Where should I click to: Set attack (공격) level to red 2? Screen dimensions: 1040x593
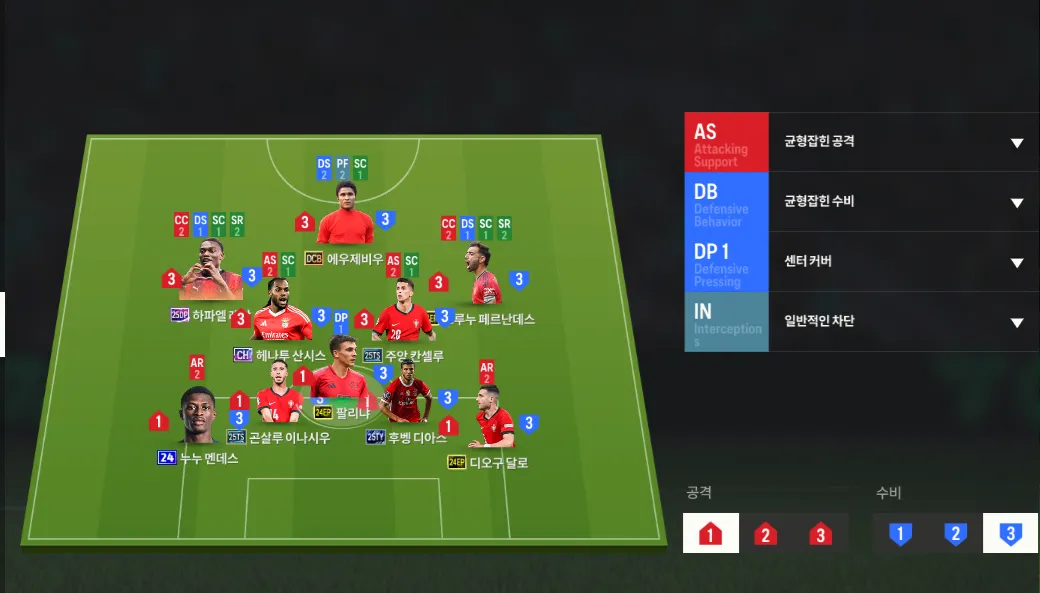(766, 533)
